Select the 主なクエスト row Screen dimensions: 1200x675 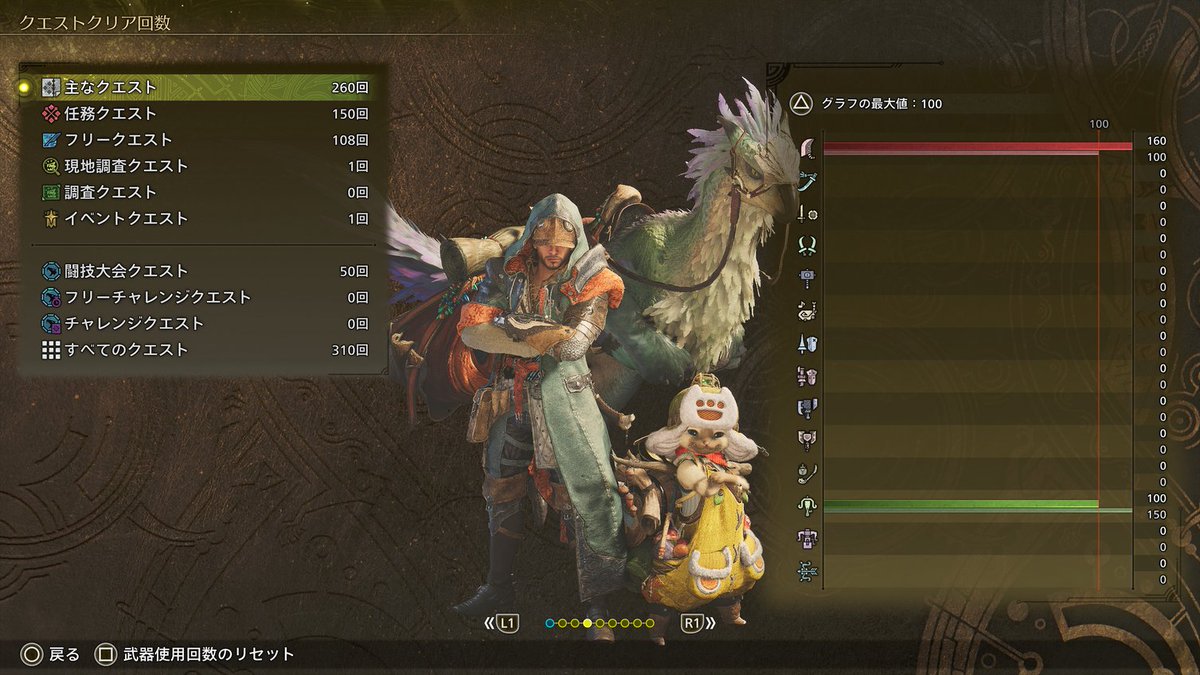(200, 88)
